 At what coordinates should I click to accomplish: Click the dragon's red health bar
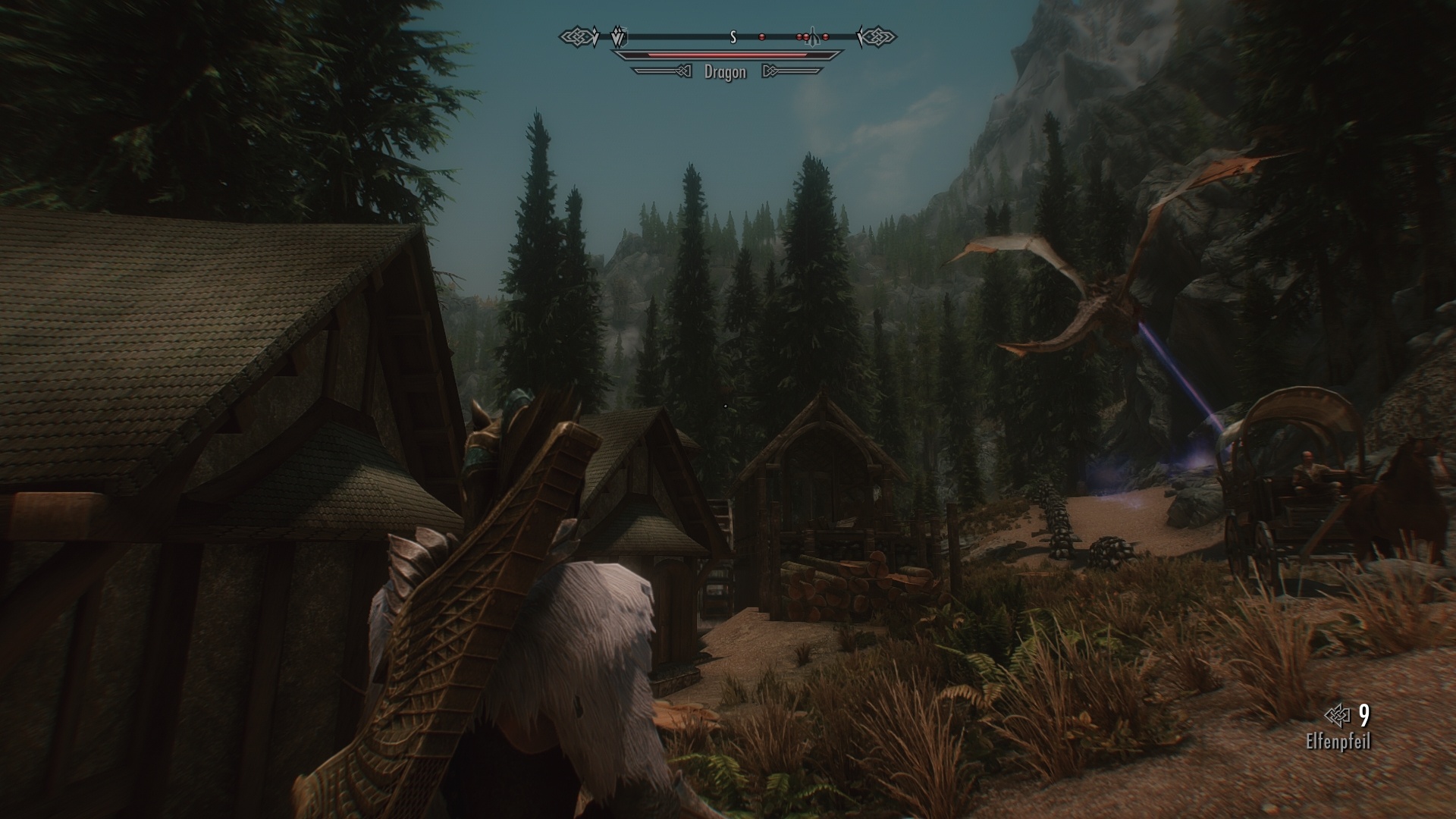coord(726,56)
